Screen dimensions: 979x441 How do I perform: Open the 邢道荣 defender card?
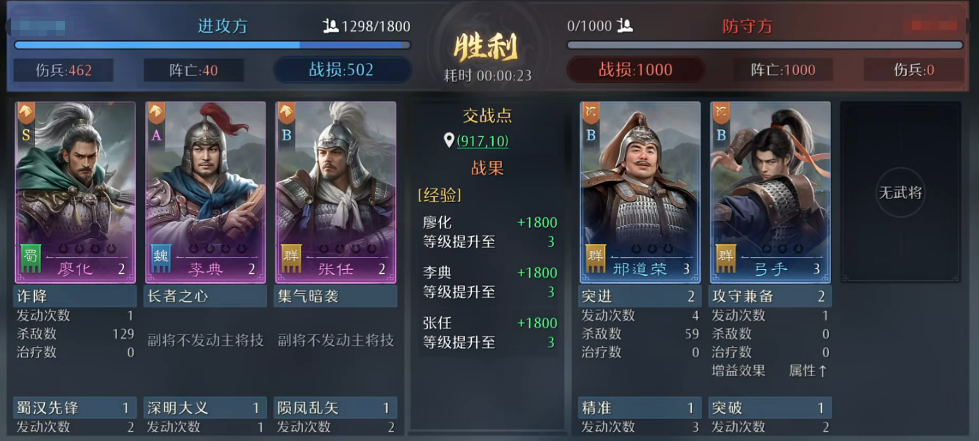pyautogui.click(x=640, y=190)
